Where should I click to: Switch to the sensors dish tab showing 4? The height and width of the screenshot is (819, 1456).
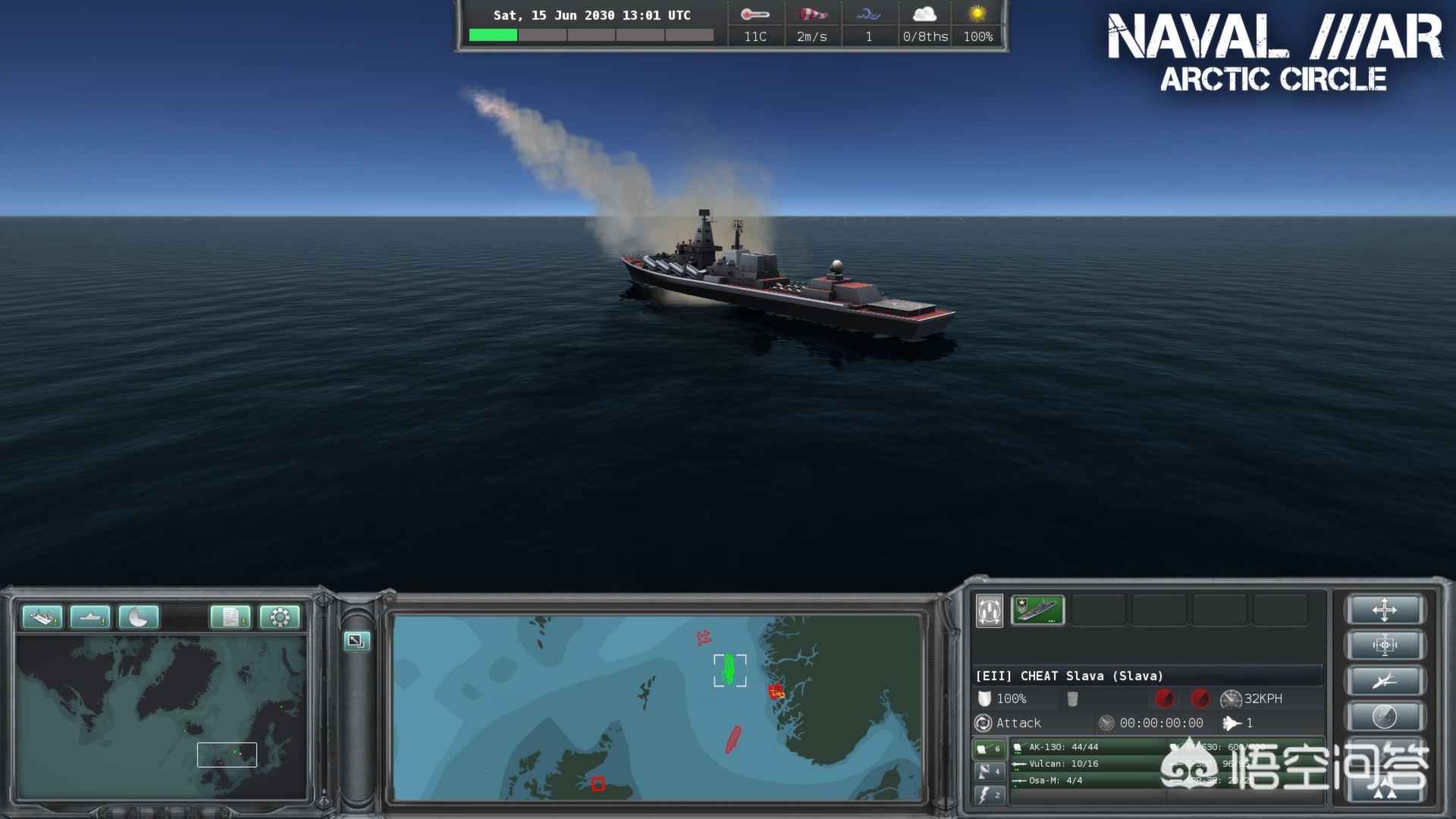click(x=988, y=772)
